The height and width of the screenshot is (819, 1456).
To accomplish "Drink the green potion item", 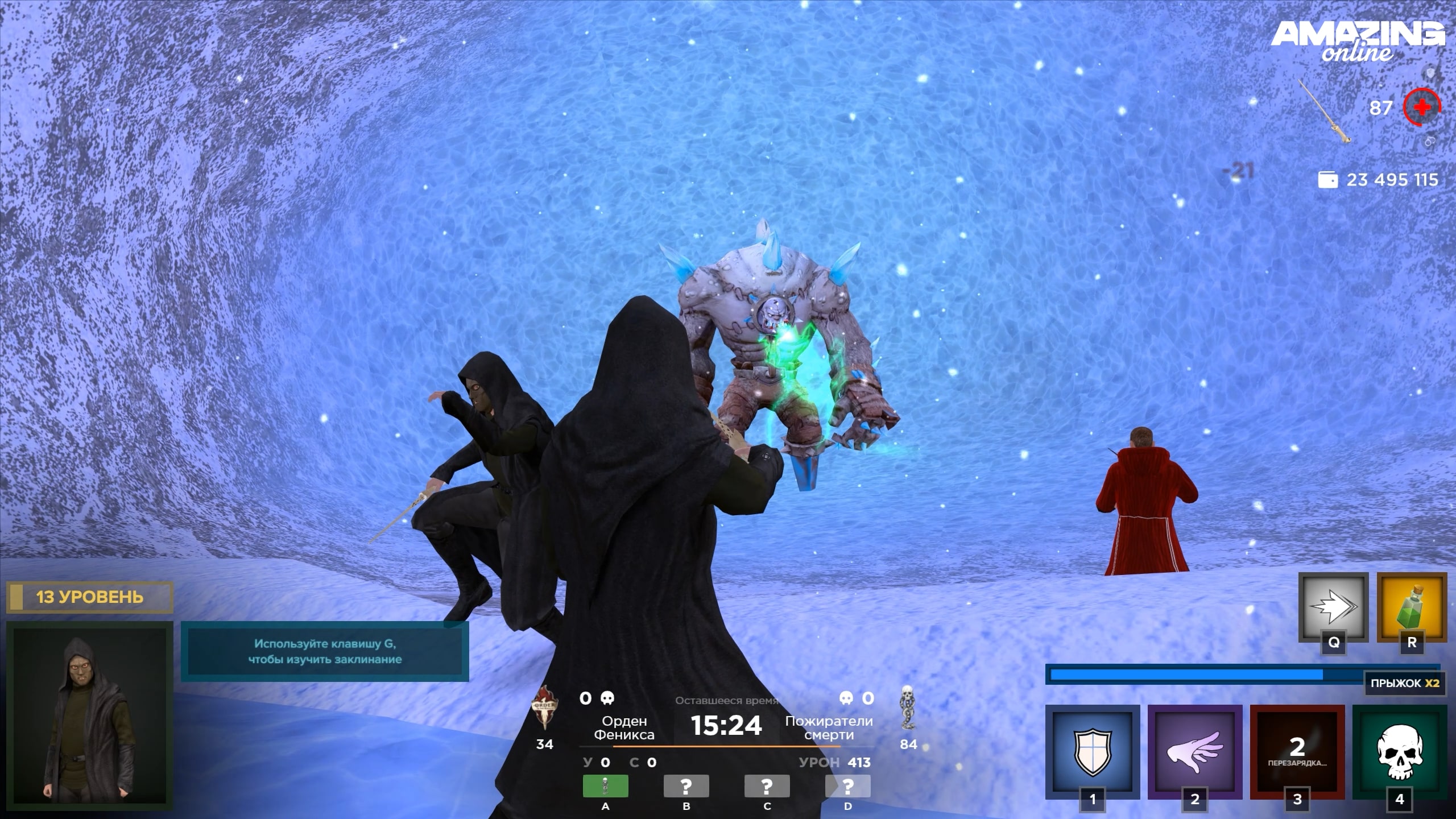I will pyautogui.click(x=1412, y=607).
